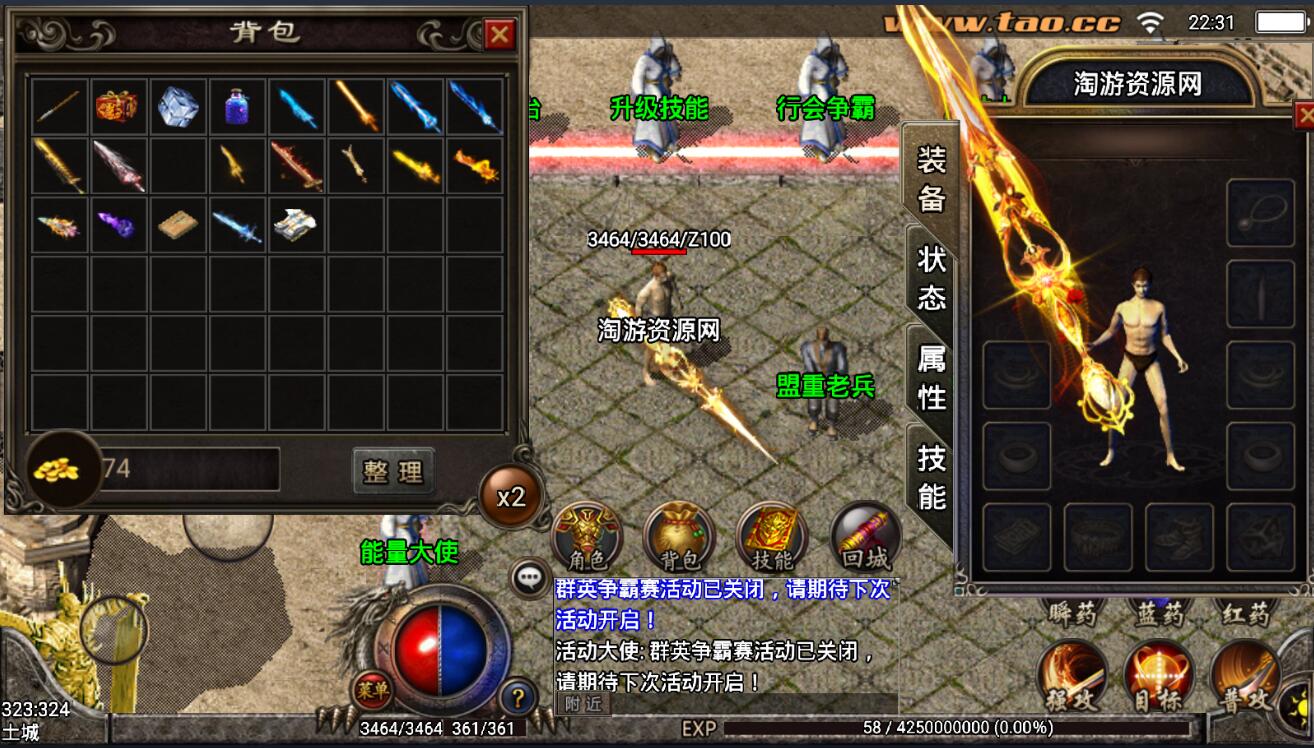Open the 角色 character panel
Image resolution: width=1314 pixels, height=748 pixels.
pyautogui.click(x=587, y=536)
